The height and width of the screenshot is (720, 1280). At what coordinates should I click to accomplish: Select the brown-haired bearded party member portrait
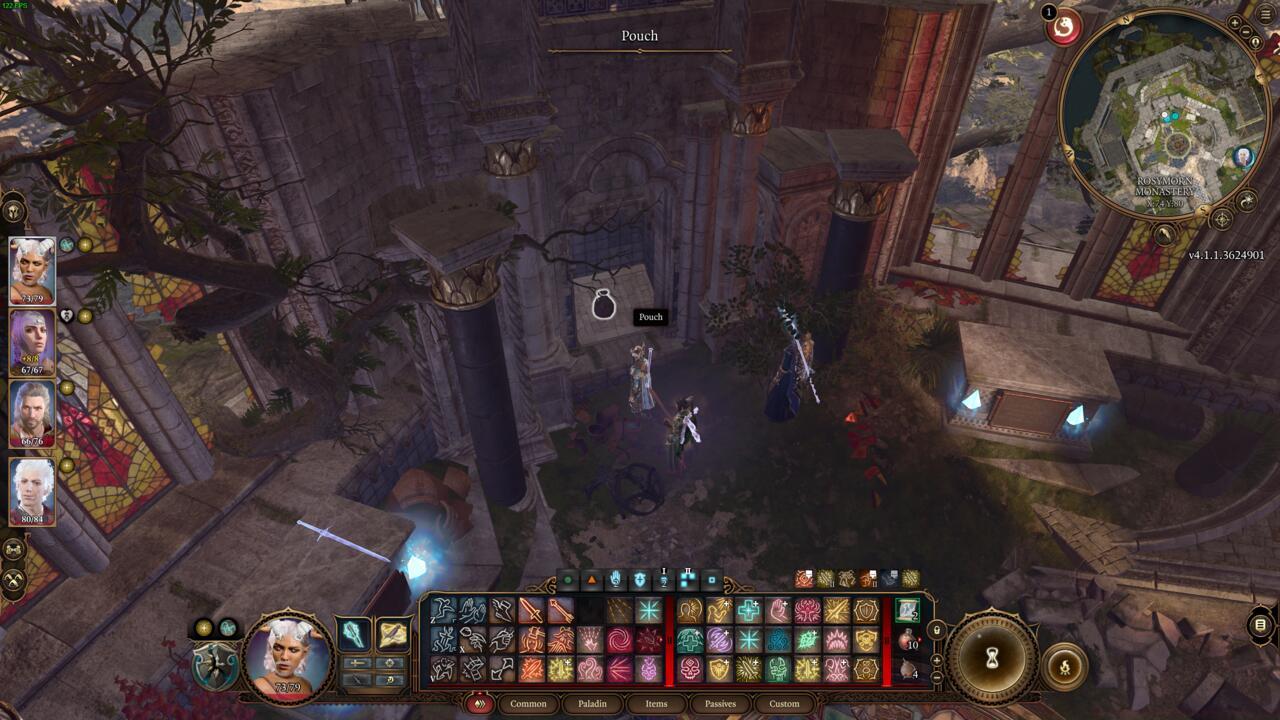[x=32, y=413]
